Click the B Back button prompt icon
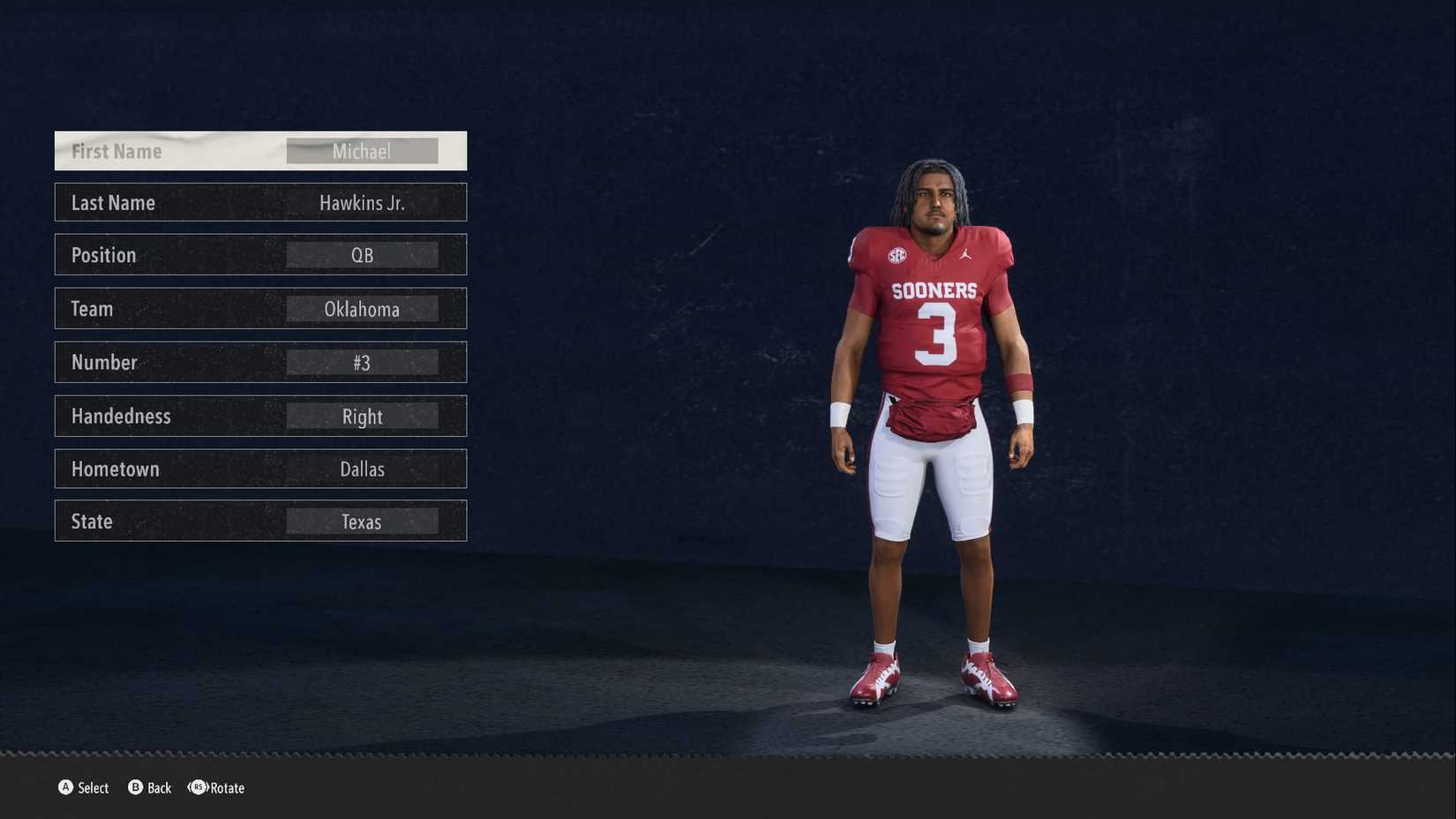1456x819 pixels. coord(134,788)
